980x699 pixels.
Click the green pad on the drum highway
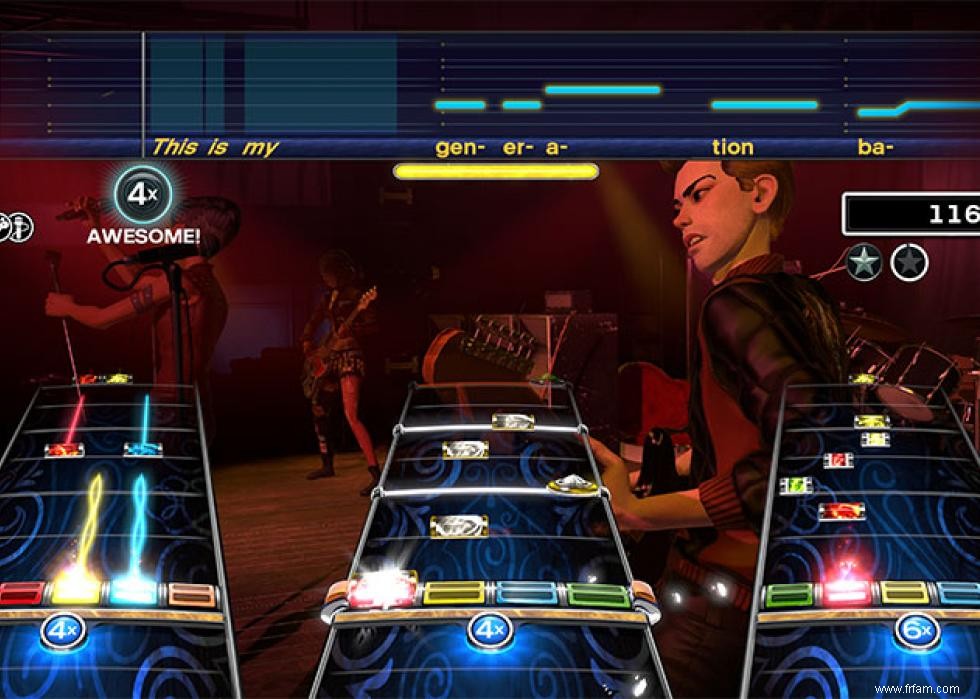coord(599,595)
